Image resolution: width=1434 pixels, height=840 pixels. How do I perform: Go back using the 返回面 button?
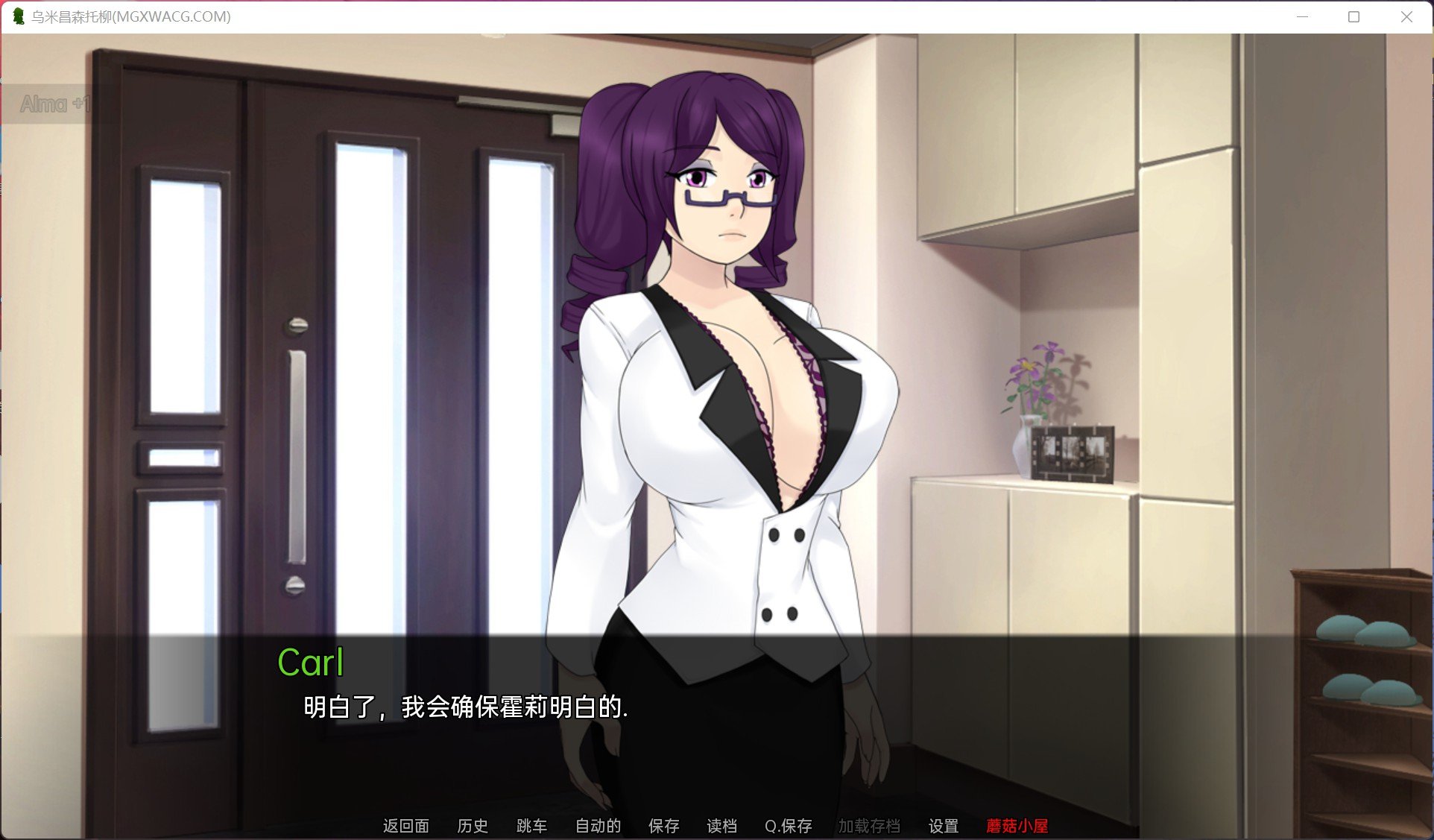[406, 826]
